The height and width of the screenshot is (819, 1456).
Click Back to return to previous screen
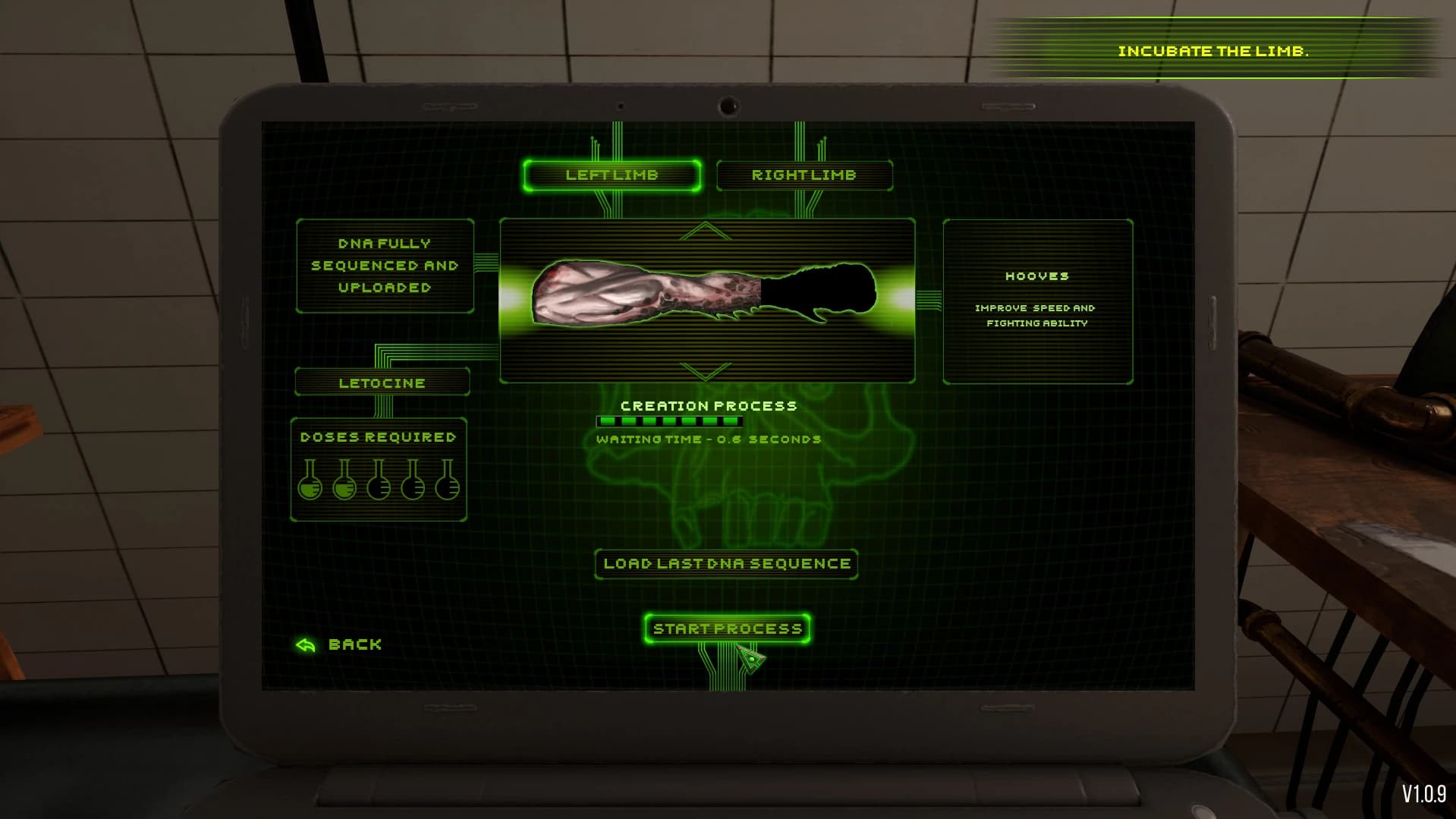[x=353, y=644]
